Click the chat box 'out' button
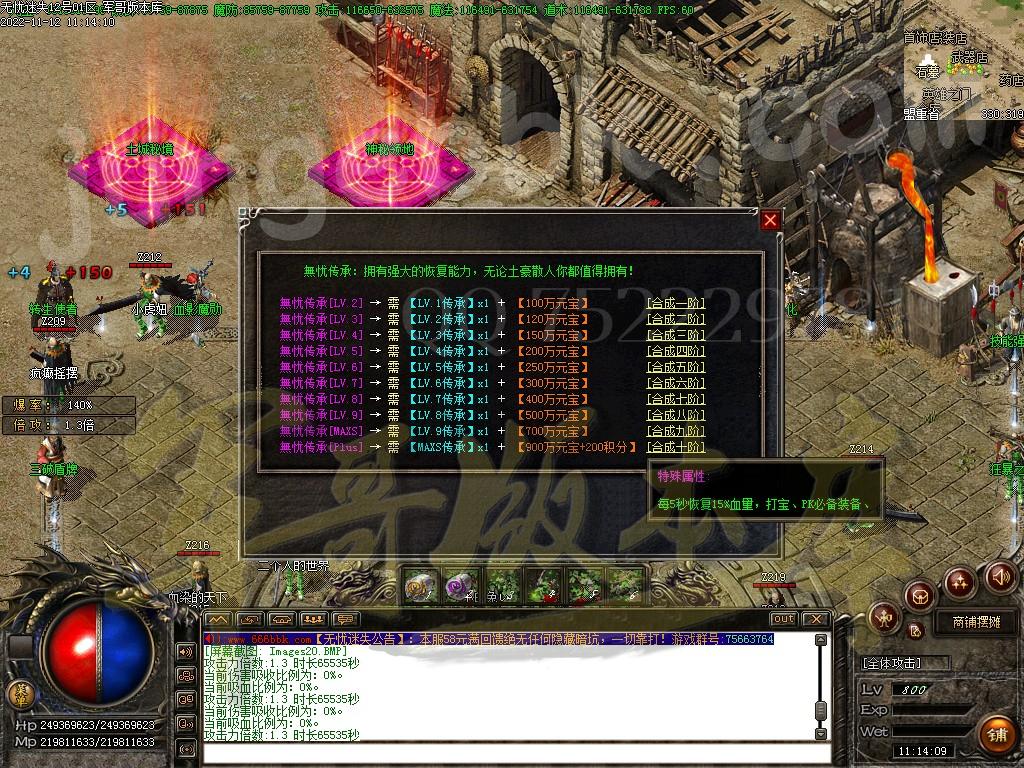 (x=783, y=619)
